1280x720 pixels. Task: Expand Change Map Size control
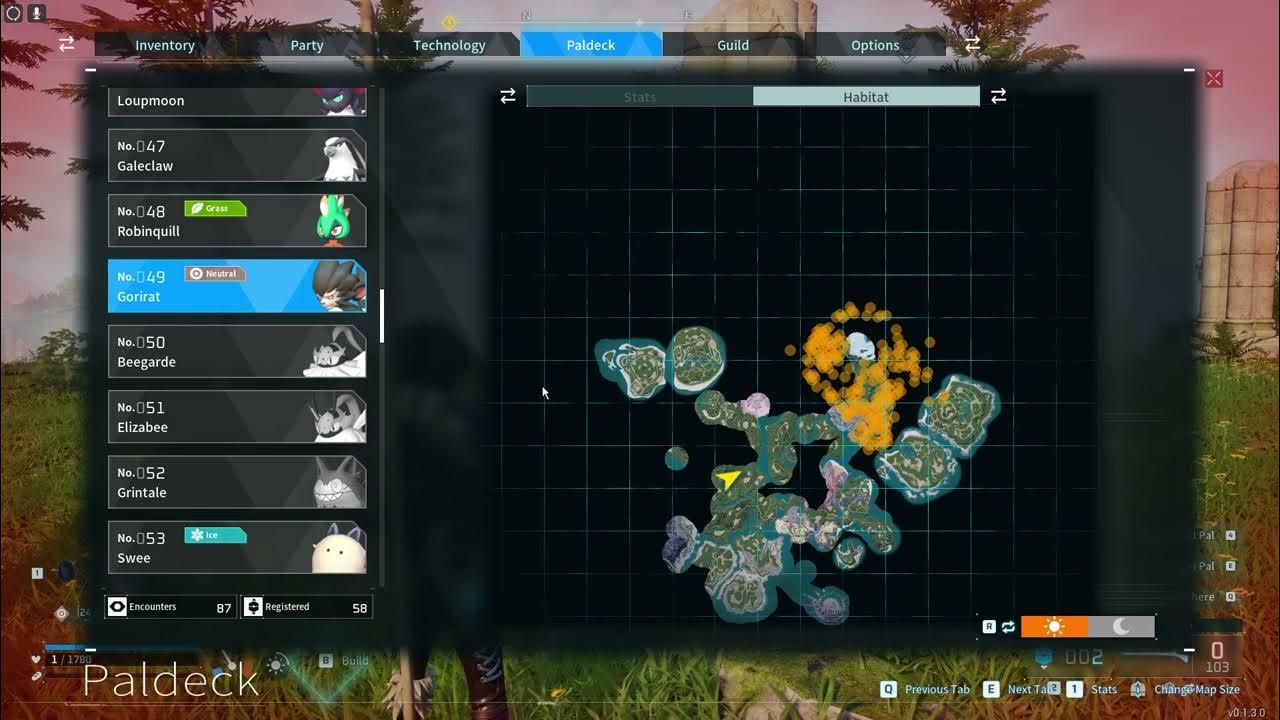pos(1197,689)
